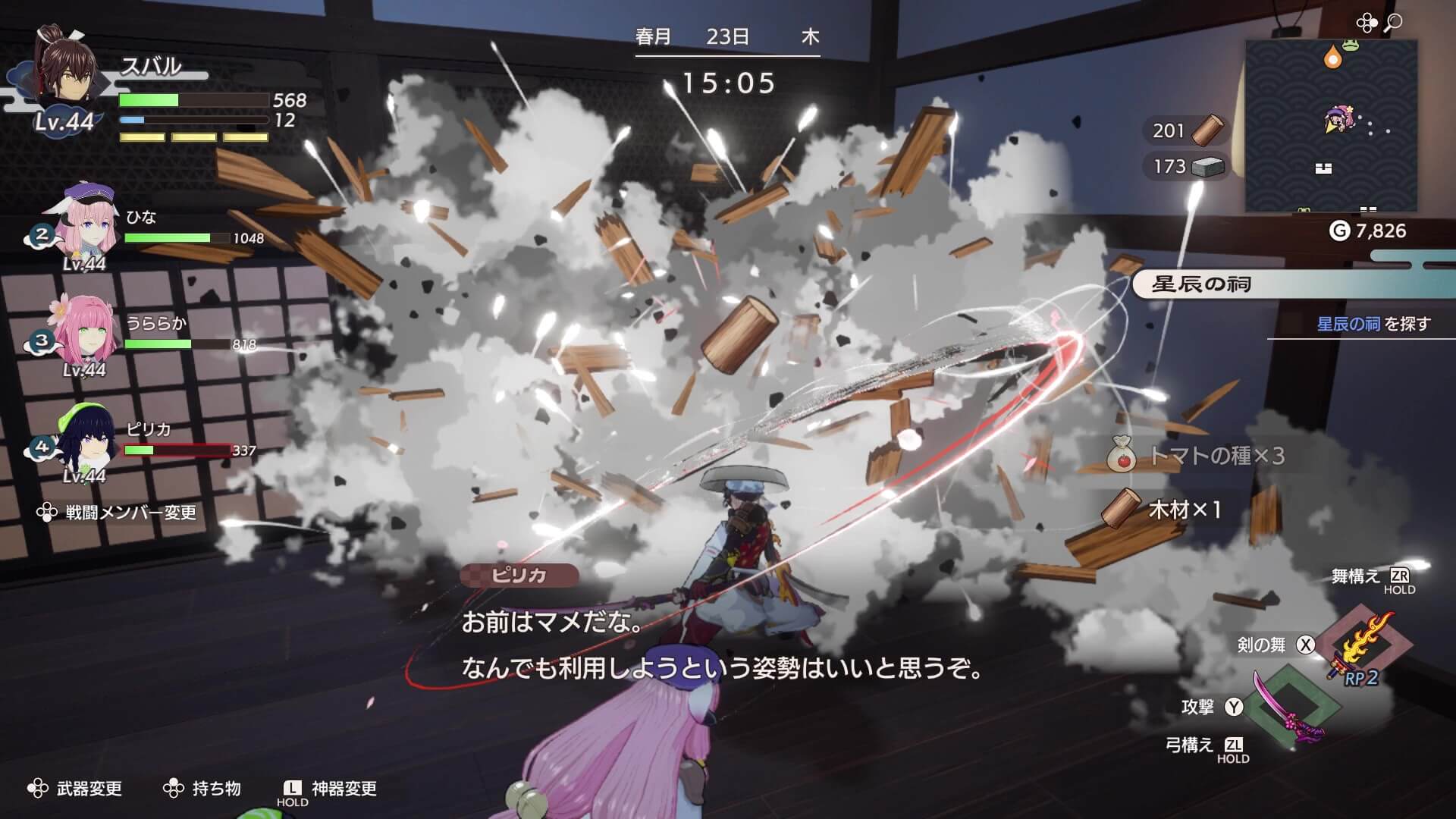Click the D-pad icon next to the map magnifier

(1367, 21)
